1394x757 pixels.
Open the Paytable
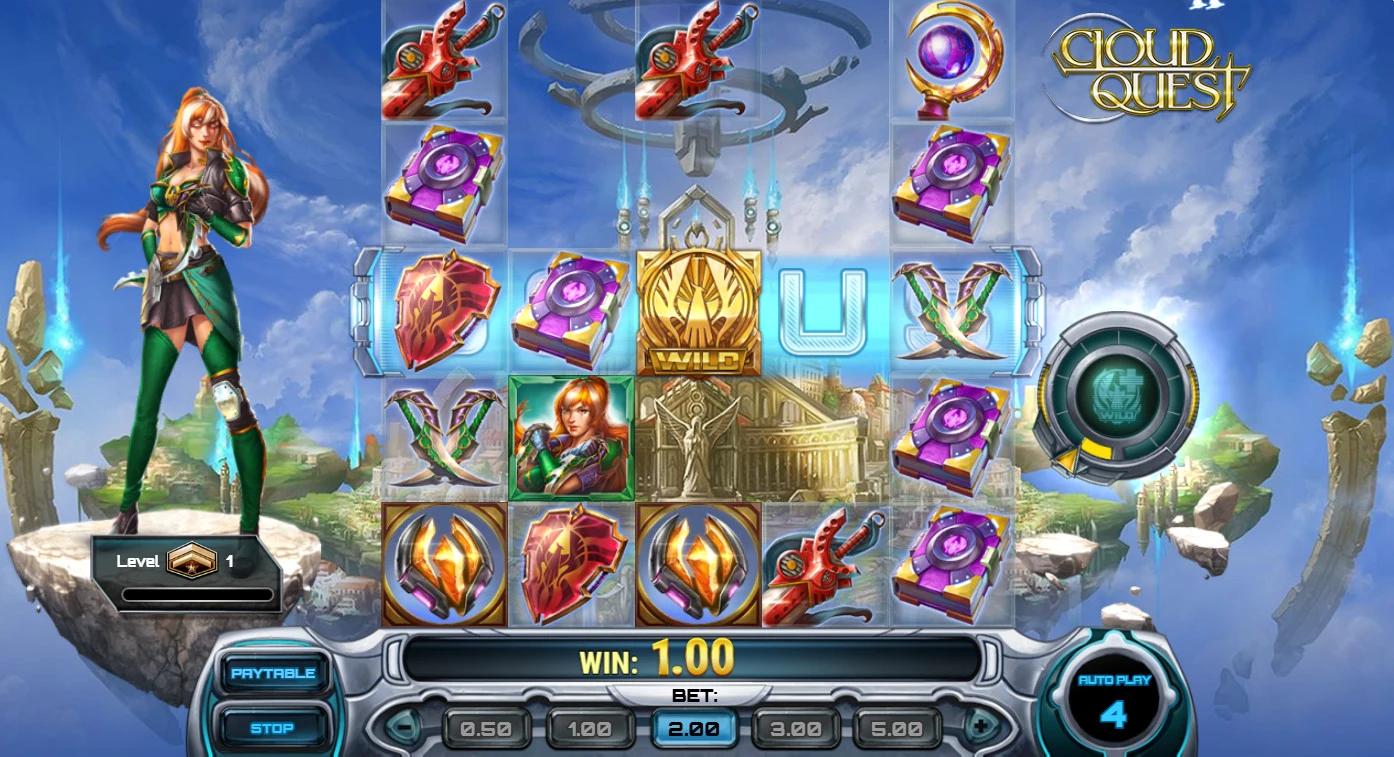[x=273, y=673]
